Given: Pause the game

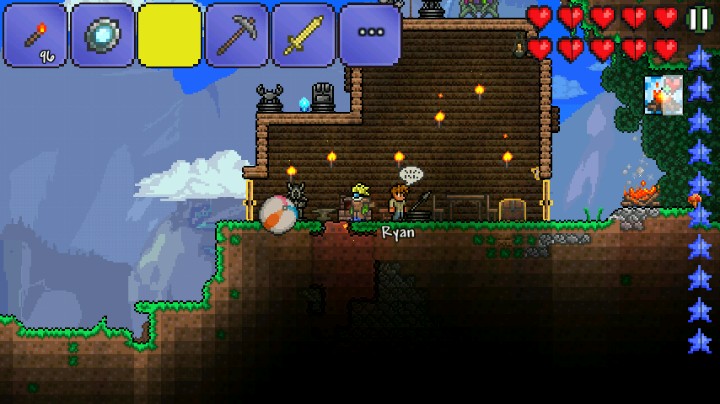Looking at the screenshot, I should pos(698,18).
